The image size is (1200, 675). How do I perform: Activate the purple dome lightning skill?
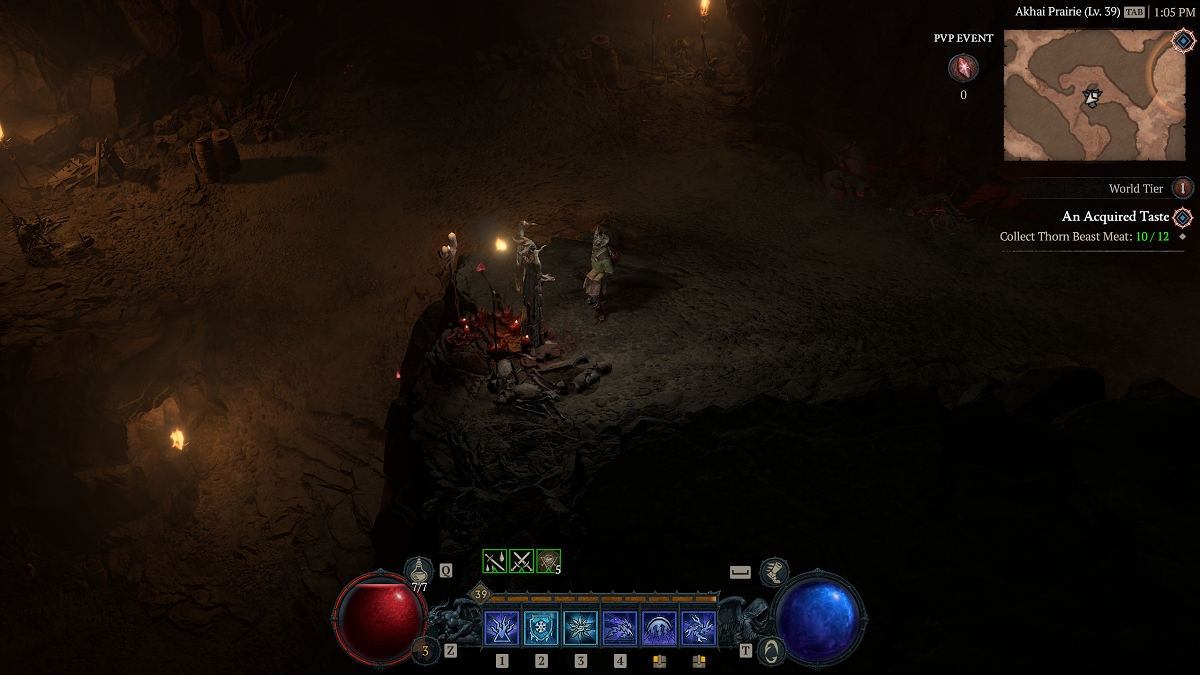coord(659,628)
